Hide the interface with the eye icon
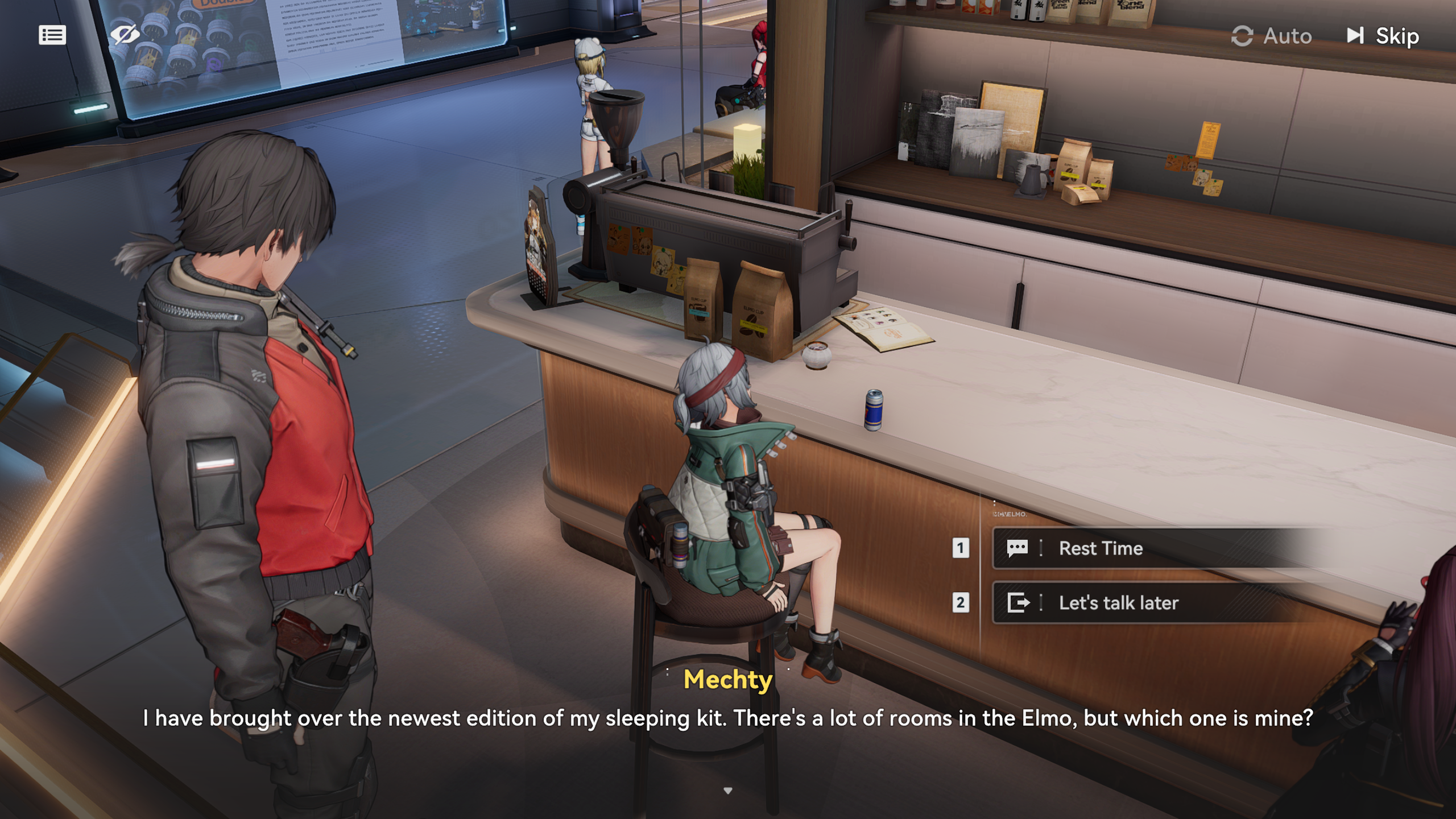This screenshot has height=819, width=1456. coord(125,35)
